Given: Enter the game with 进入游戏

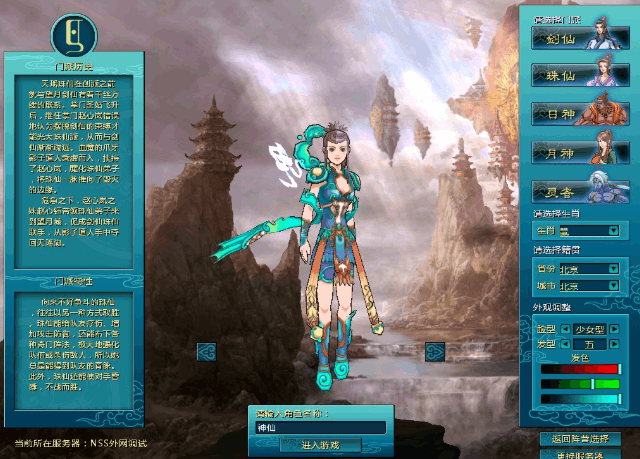Looking at the screenshot, I should pyautogui.click(x=319, y=444).
